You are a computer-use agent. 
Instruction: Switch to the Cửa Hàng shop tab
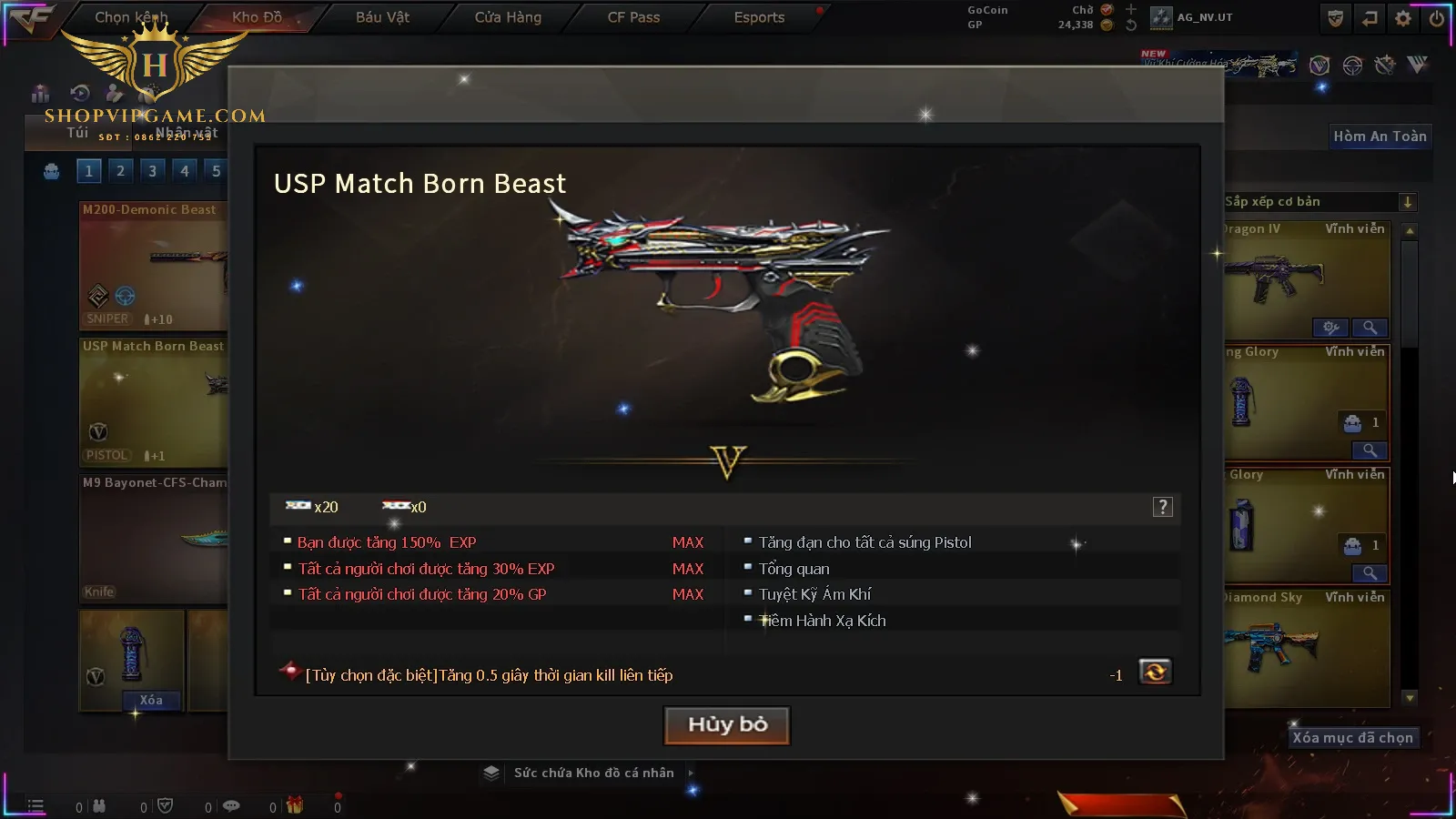coord(508,17)
